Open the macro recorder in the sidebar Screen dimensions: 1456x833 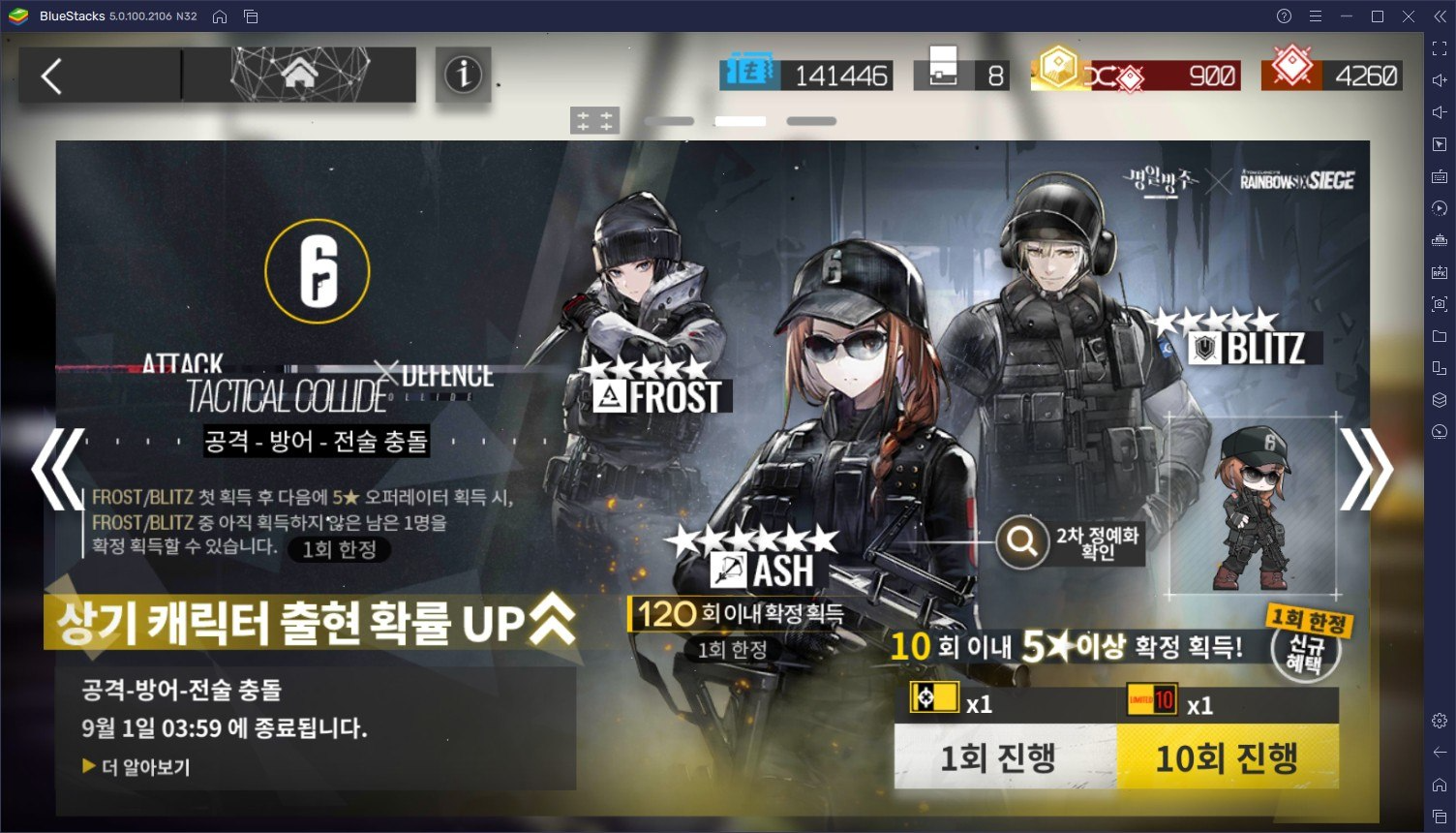(1440, 210)
